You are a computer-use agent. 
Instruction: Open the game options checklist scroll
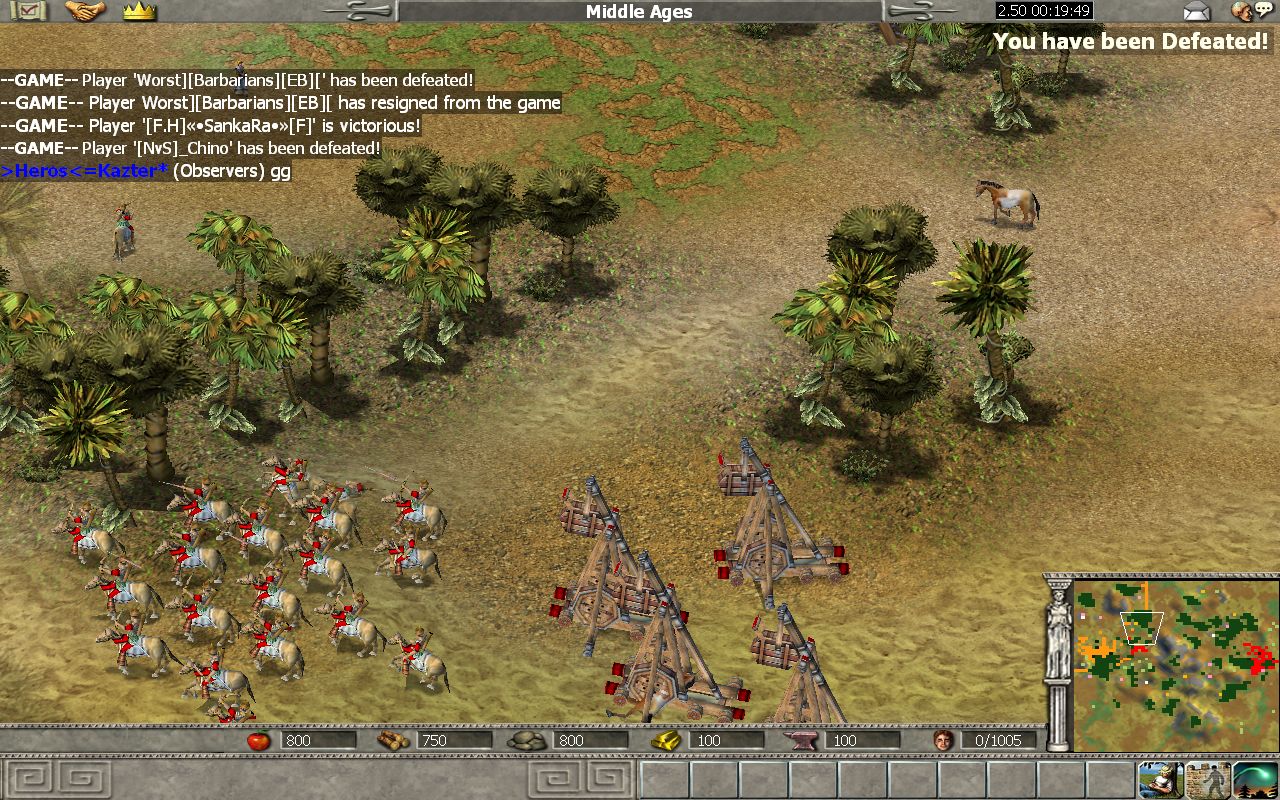click(28, 11)
